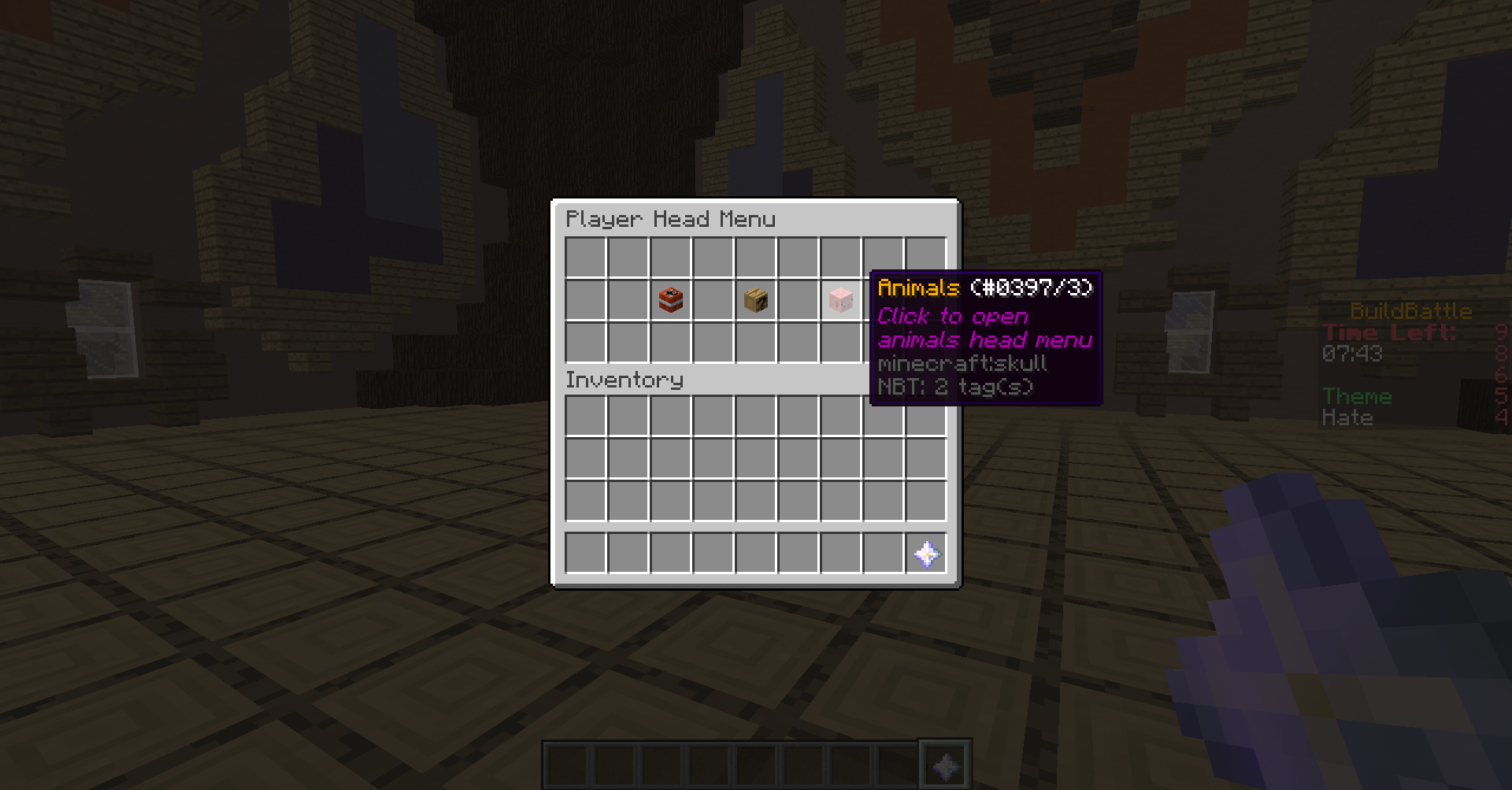The height and width of the screenshot is (790, 1512).
Task: Click the Player Head Menu title
Action: (x=671, y=219)
